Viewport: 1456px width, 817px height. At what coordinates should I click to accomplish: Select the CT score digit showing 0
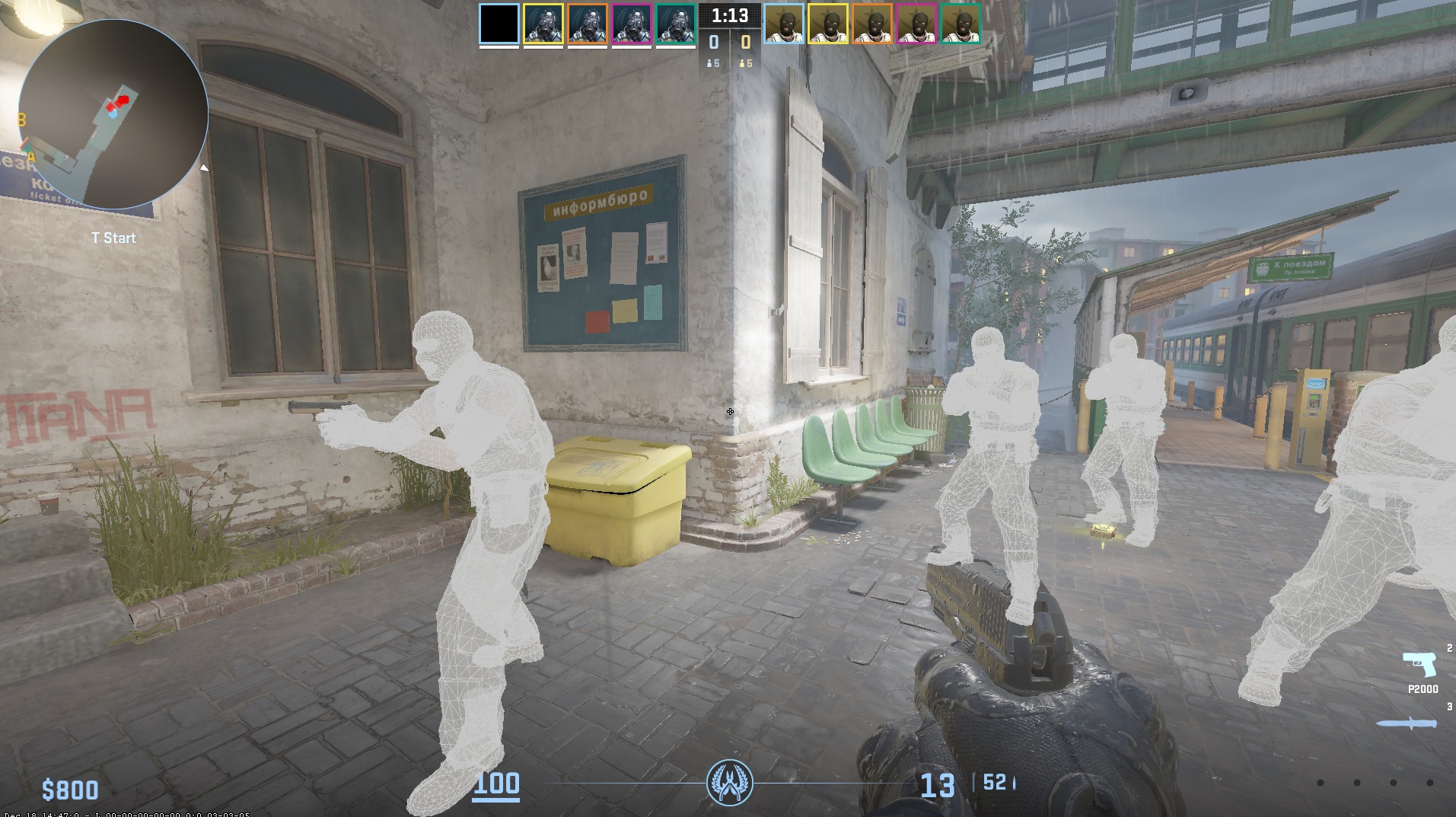pyautogui.click(x=712, y=43)
